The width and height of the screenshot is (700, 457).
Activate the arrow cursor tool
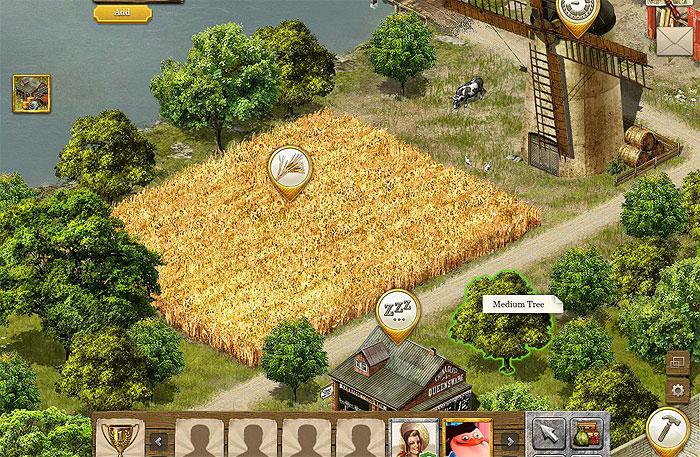(546, 434)
